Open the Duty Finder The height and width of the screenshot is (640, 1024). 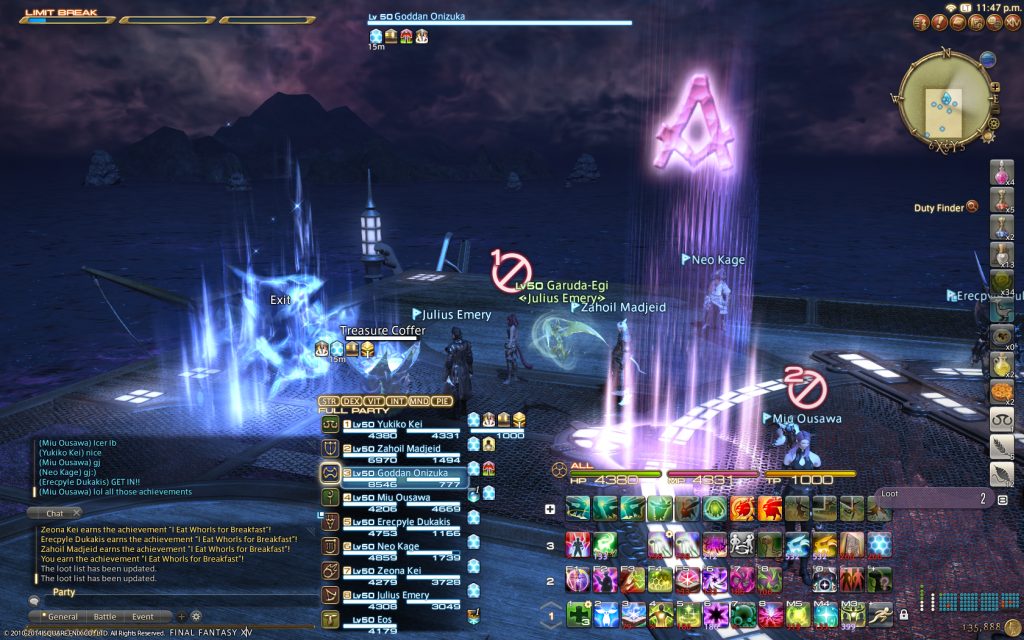click(x=971, y=207)
